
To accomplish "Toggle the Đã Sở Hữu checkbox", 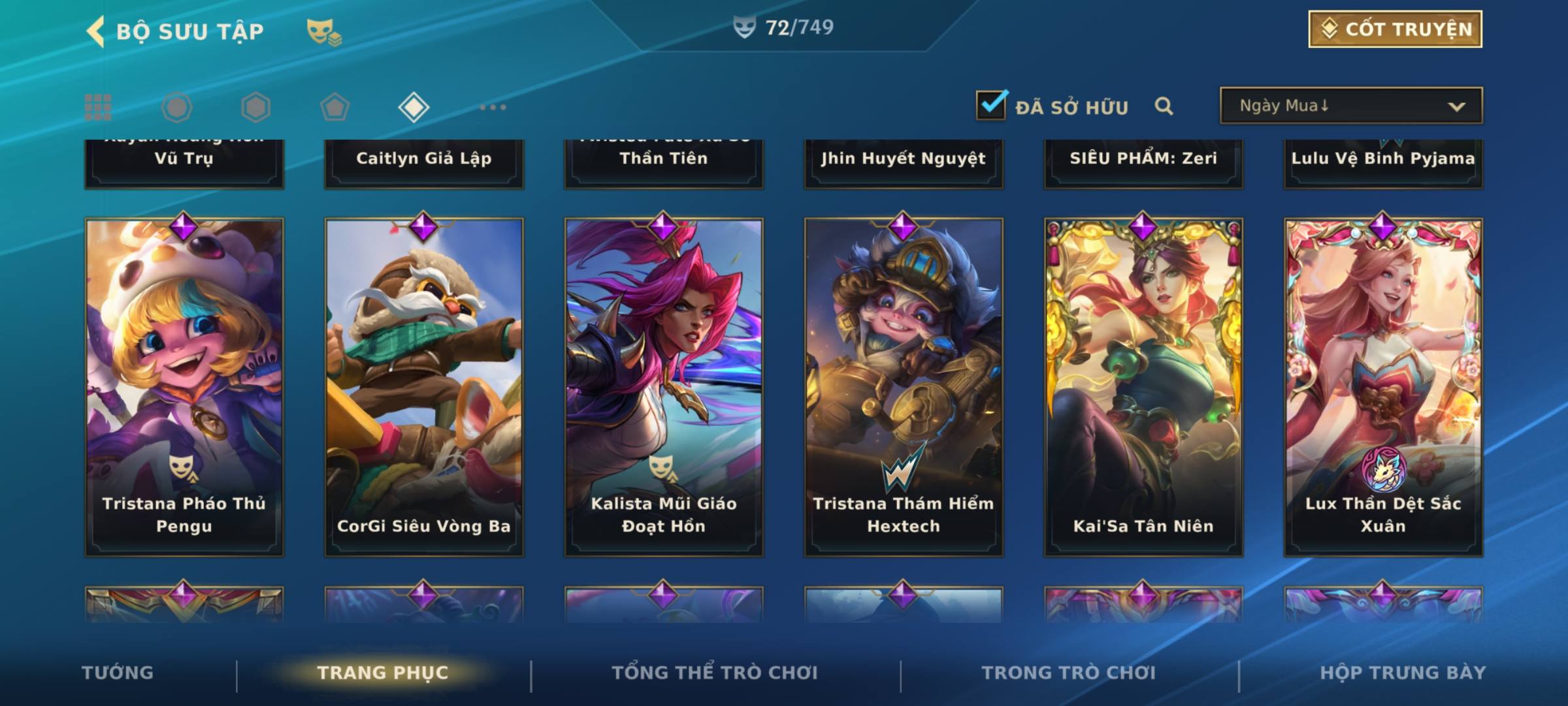I will point(990,105).
